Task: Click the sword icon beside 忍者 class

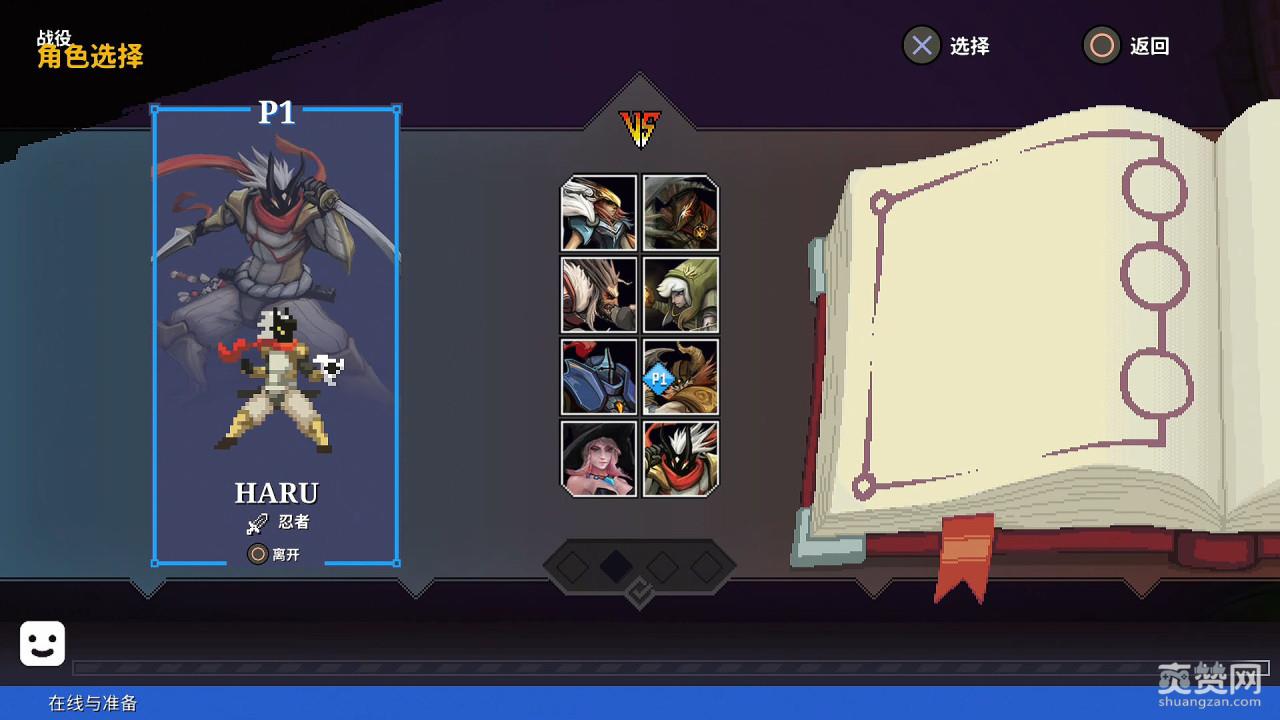Action: tap(257, 521)
